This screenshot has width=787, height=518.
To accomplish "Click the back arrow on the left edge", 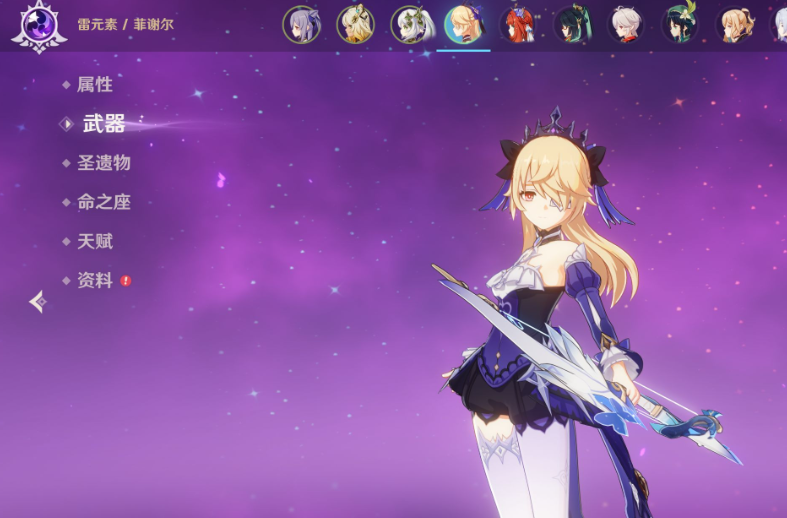I will (x=38, y=301).
